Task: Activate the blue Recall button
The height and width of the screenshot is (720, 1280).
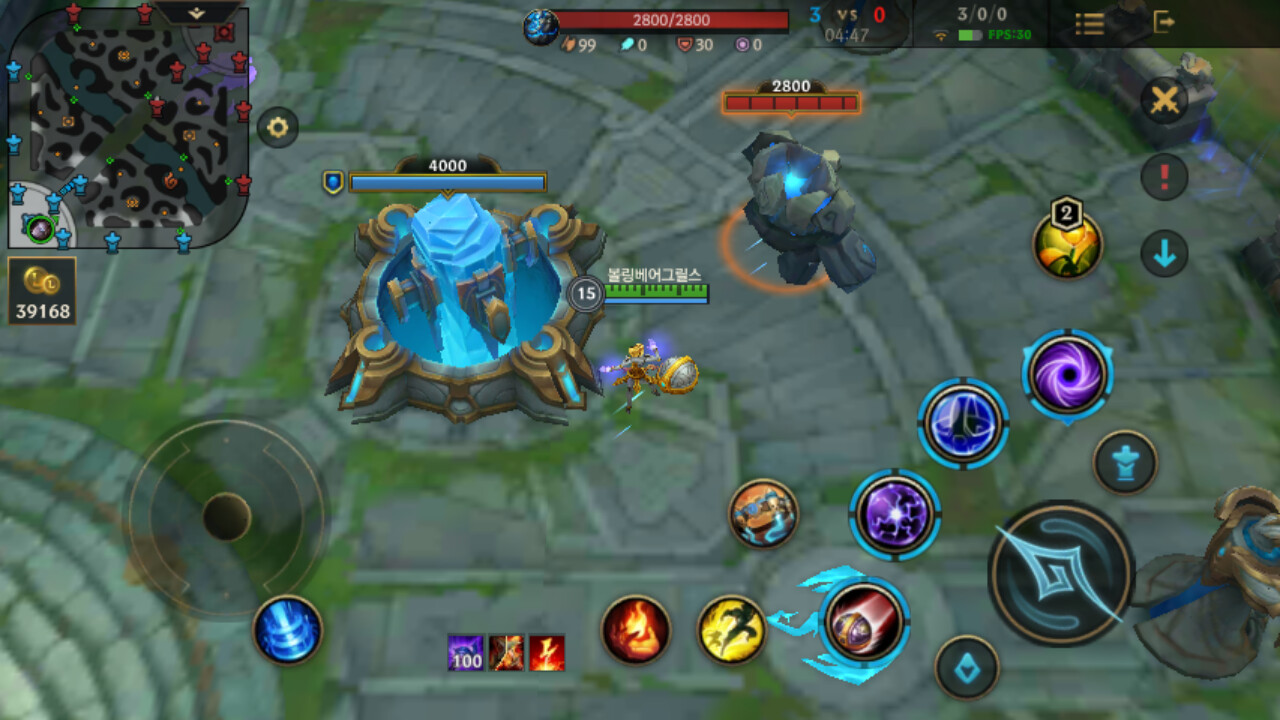Action: 288,629
